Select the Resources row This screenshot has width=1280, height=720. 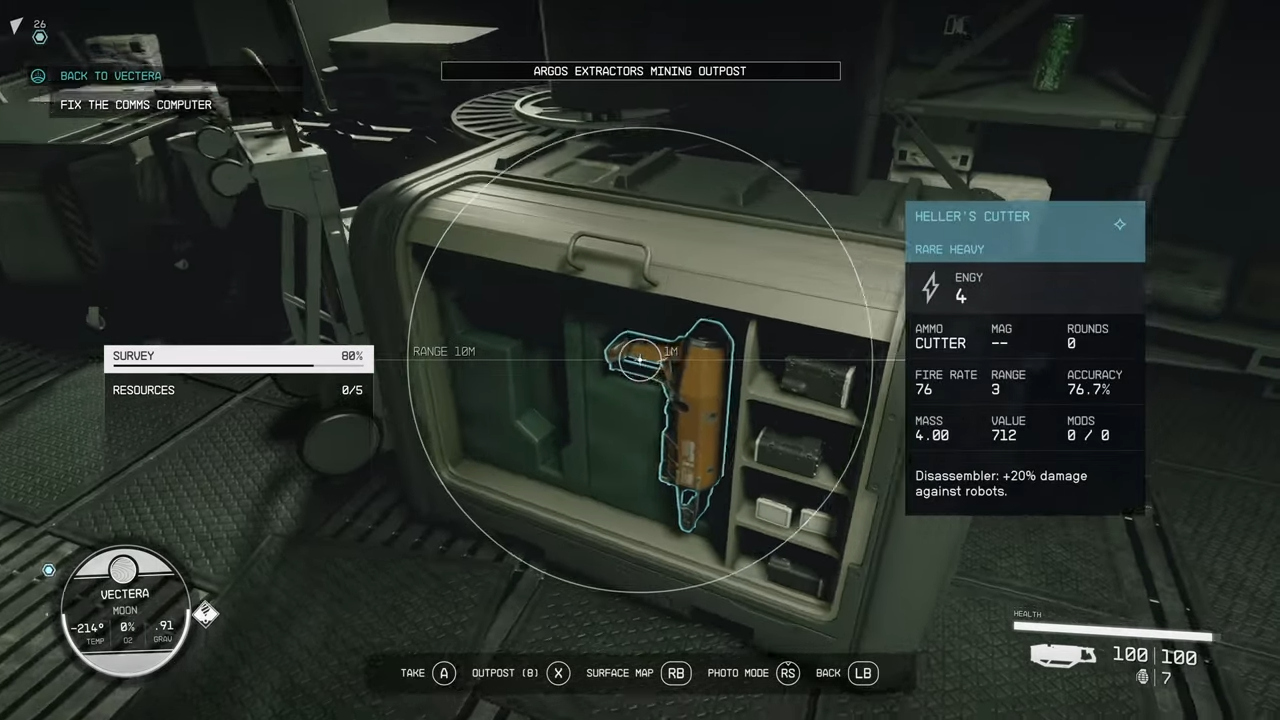click(238, 390)
